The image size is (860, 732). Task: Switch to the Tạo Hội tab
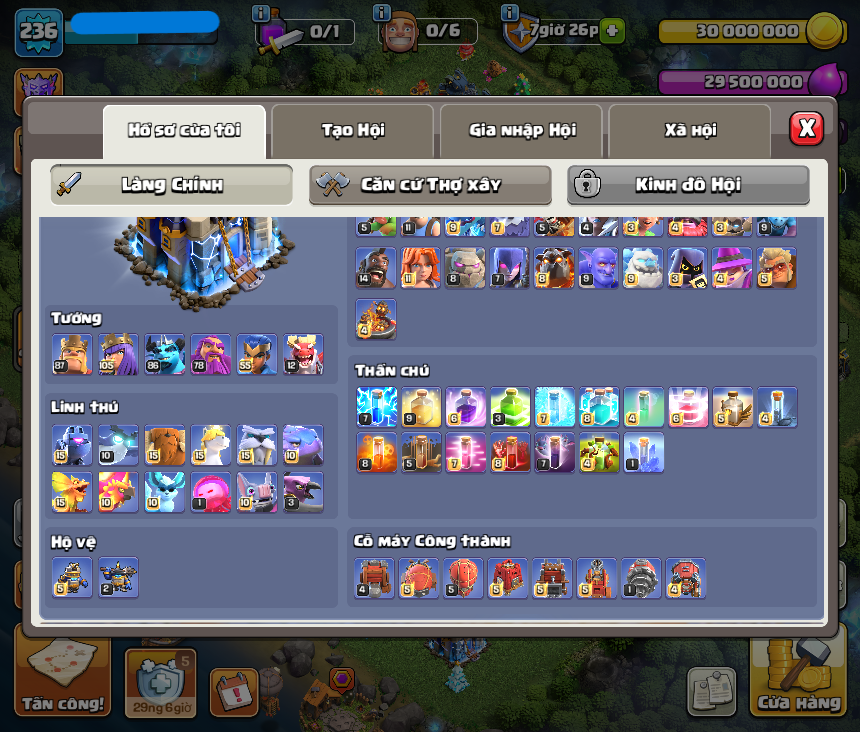352,131
